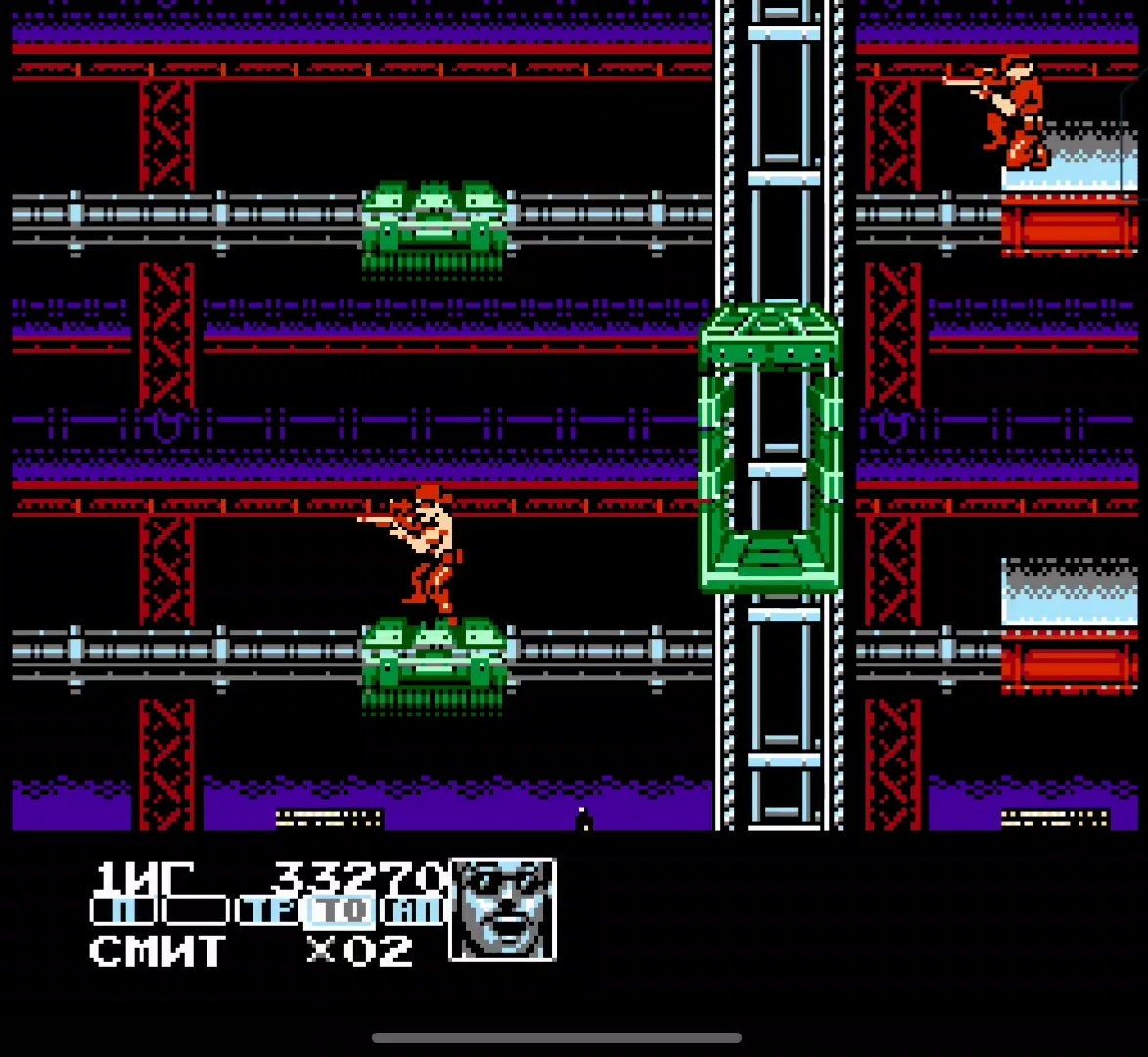
Task: Select the highlighted ТФ weapon slot
Action: coord(340,912)
